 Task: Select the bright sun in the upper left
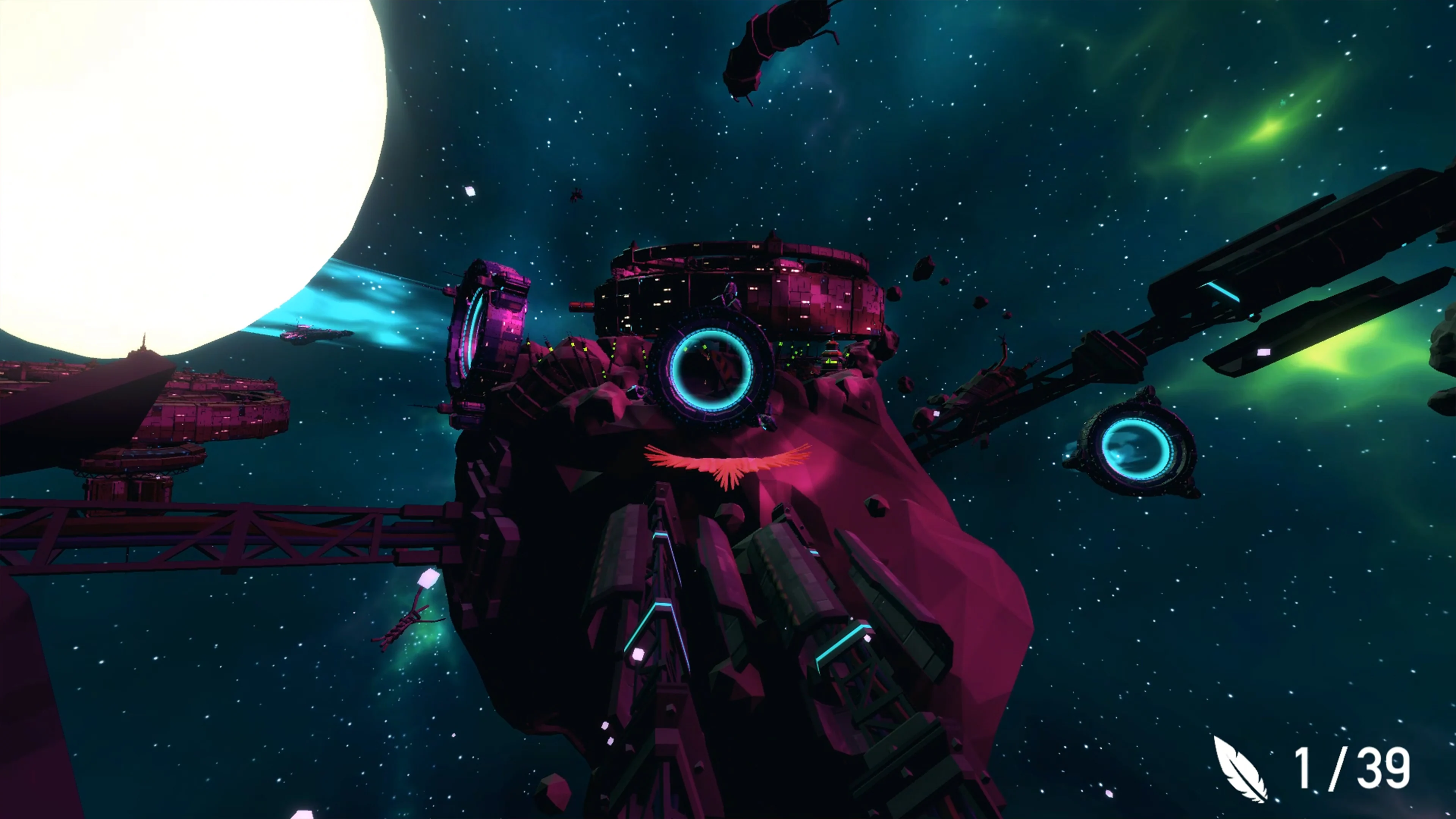click(169, 158)
